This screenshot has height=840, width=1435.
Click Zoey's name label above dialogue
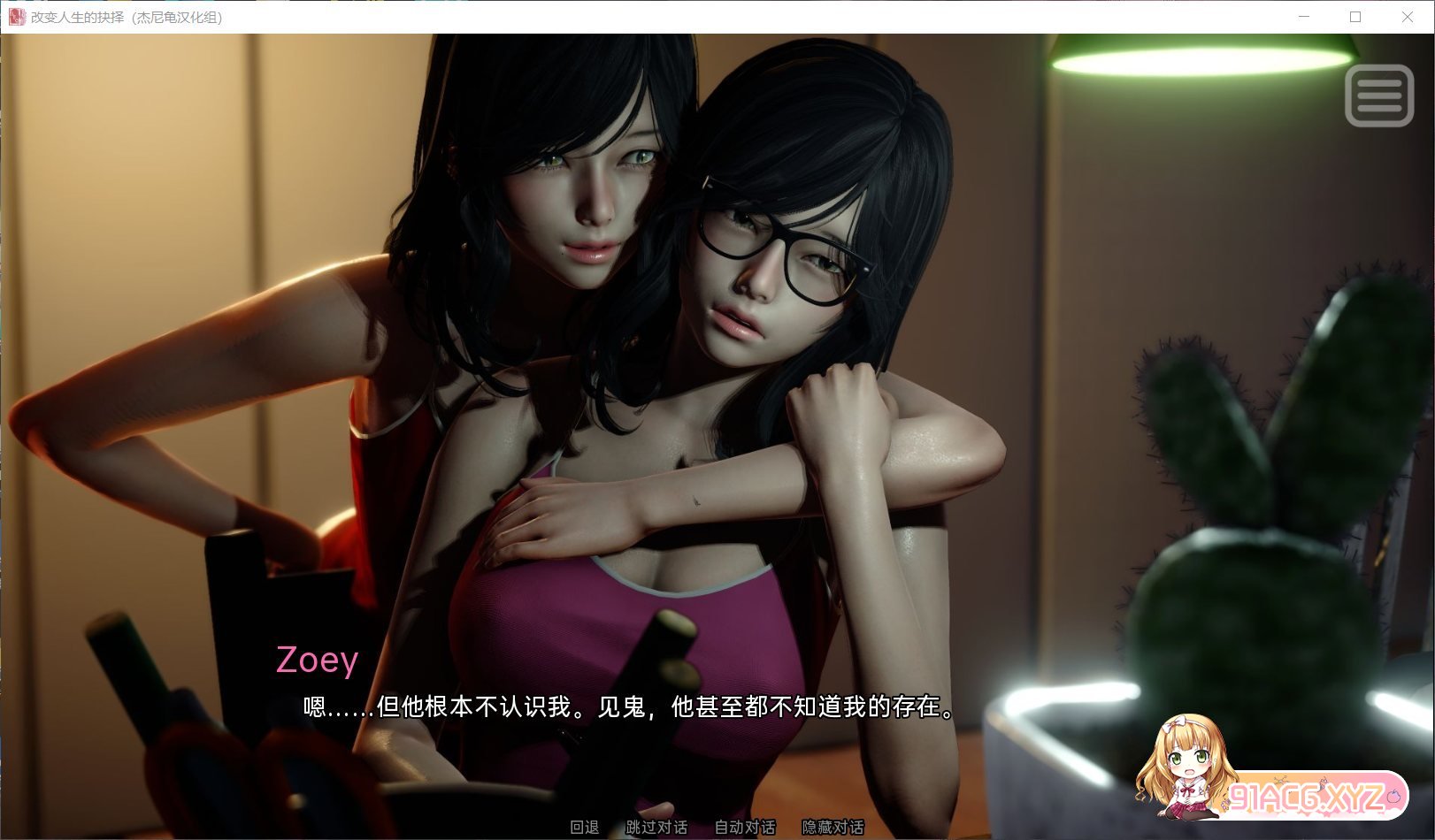[316, 660]
